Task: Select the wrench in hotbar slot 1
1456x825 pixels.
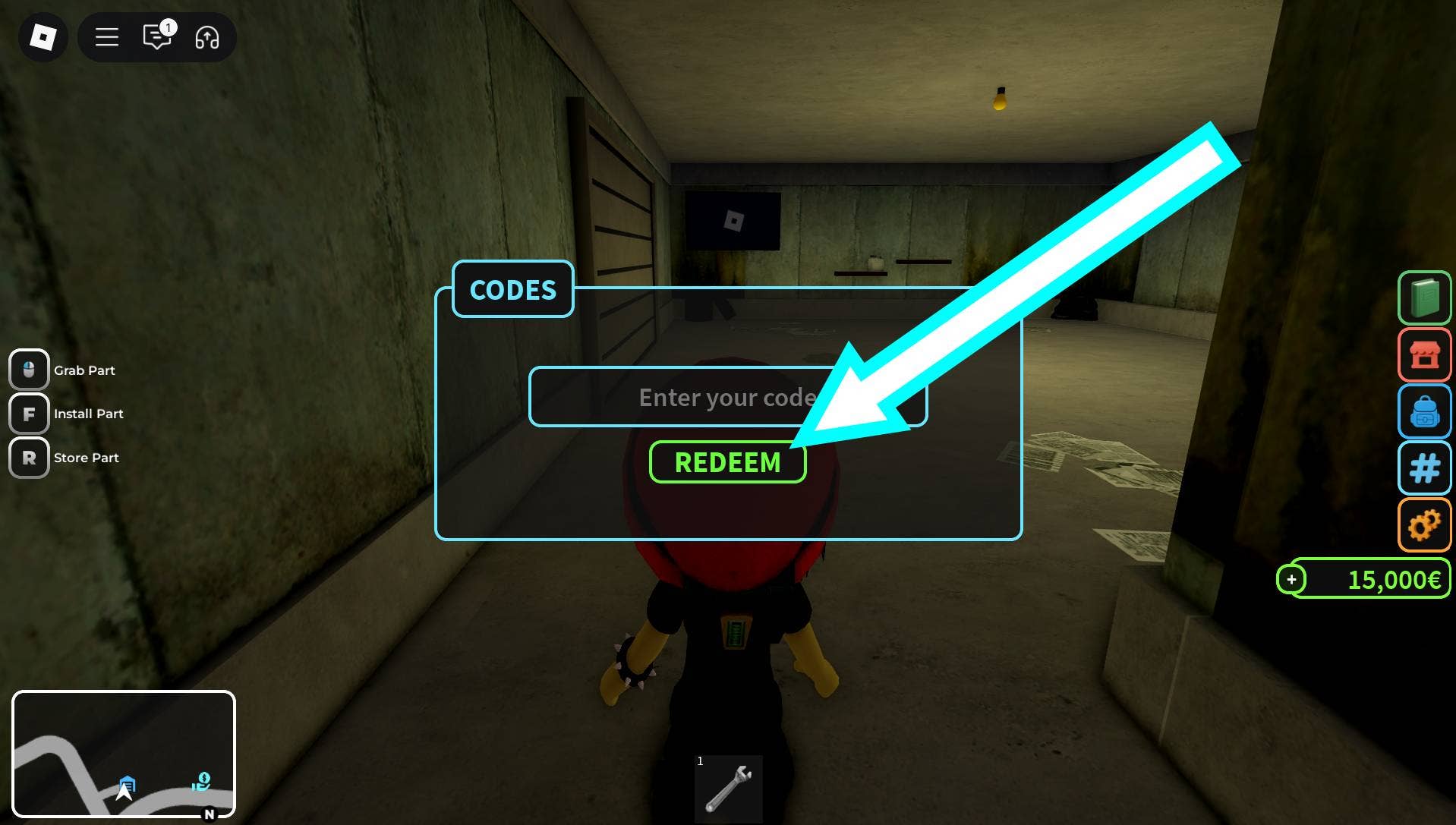Action: (728, 789)
